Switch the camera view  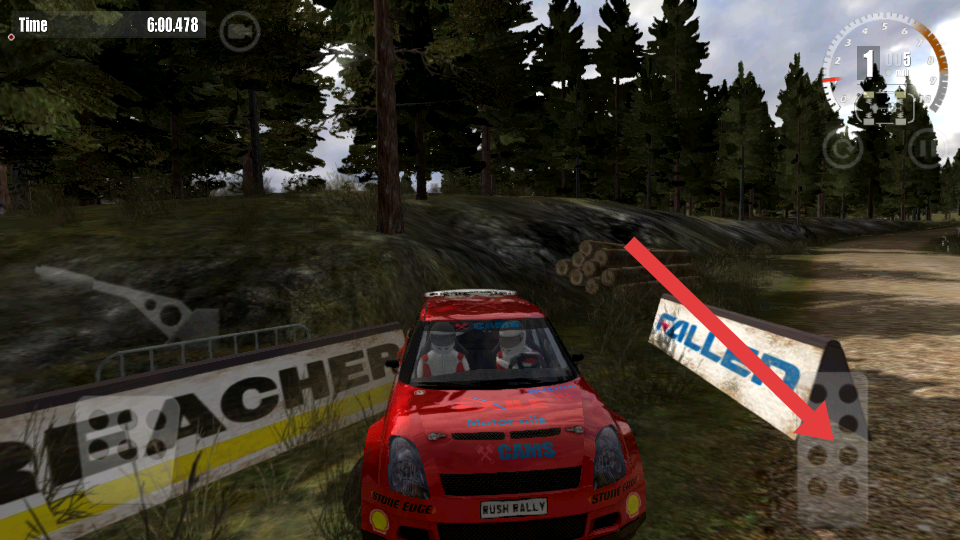coord(239,31)
